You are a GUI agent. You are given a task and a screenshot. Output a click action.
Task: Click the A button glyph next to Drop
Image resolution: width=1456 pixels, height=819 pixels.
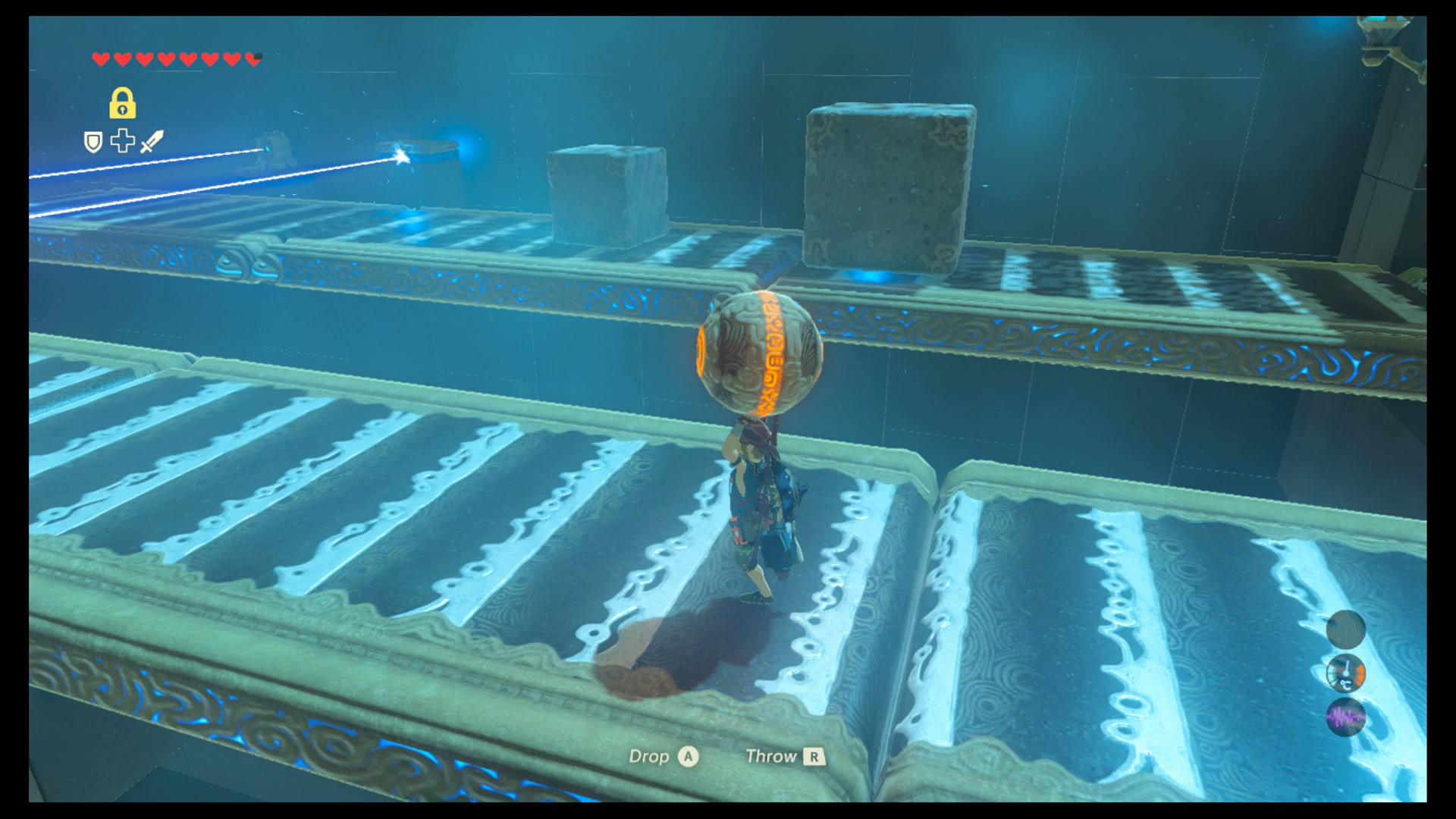[687, 757]
